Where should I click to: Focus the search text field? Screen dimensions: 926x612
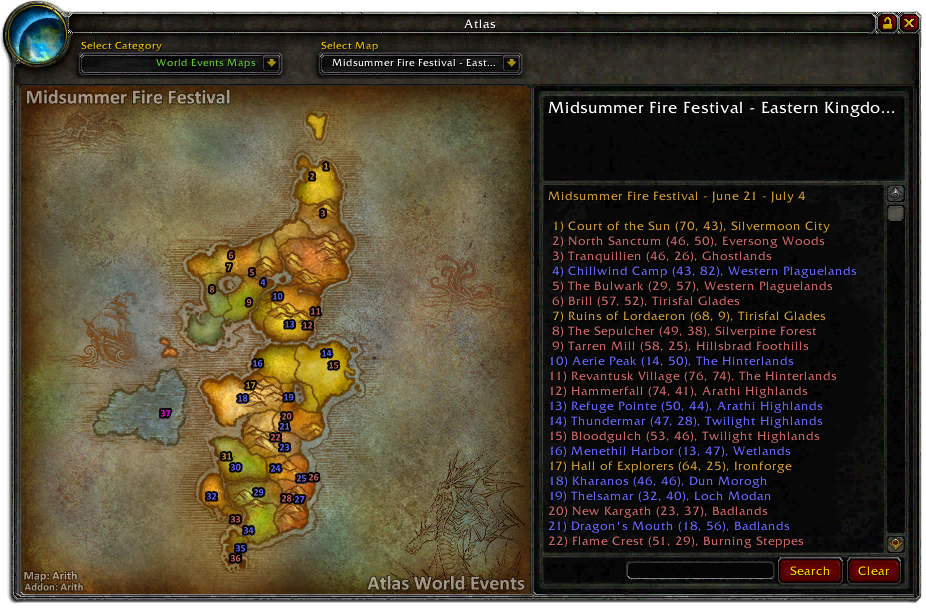[x=700, y=571]
